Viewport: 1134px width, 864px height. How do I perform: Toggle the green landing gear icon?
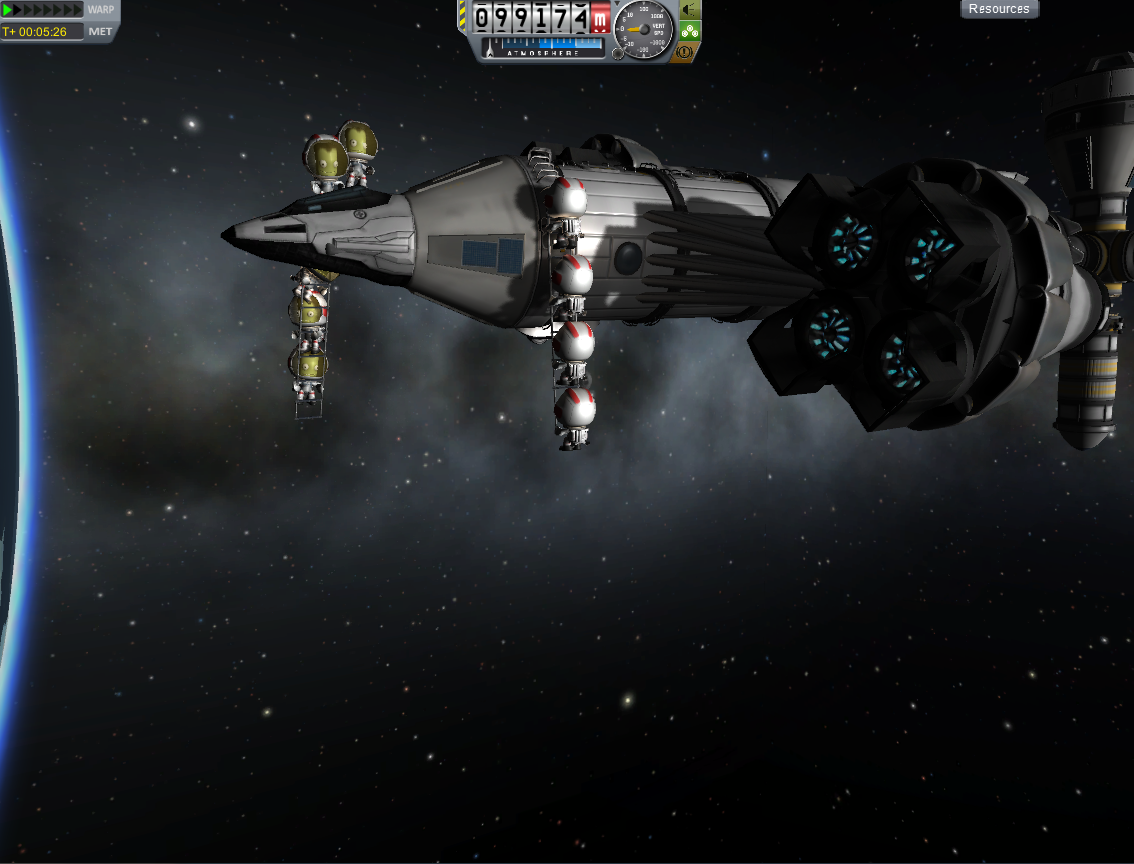[x=690, y=31]
